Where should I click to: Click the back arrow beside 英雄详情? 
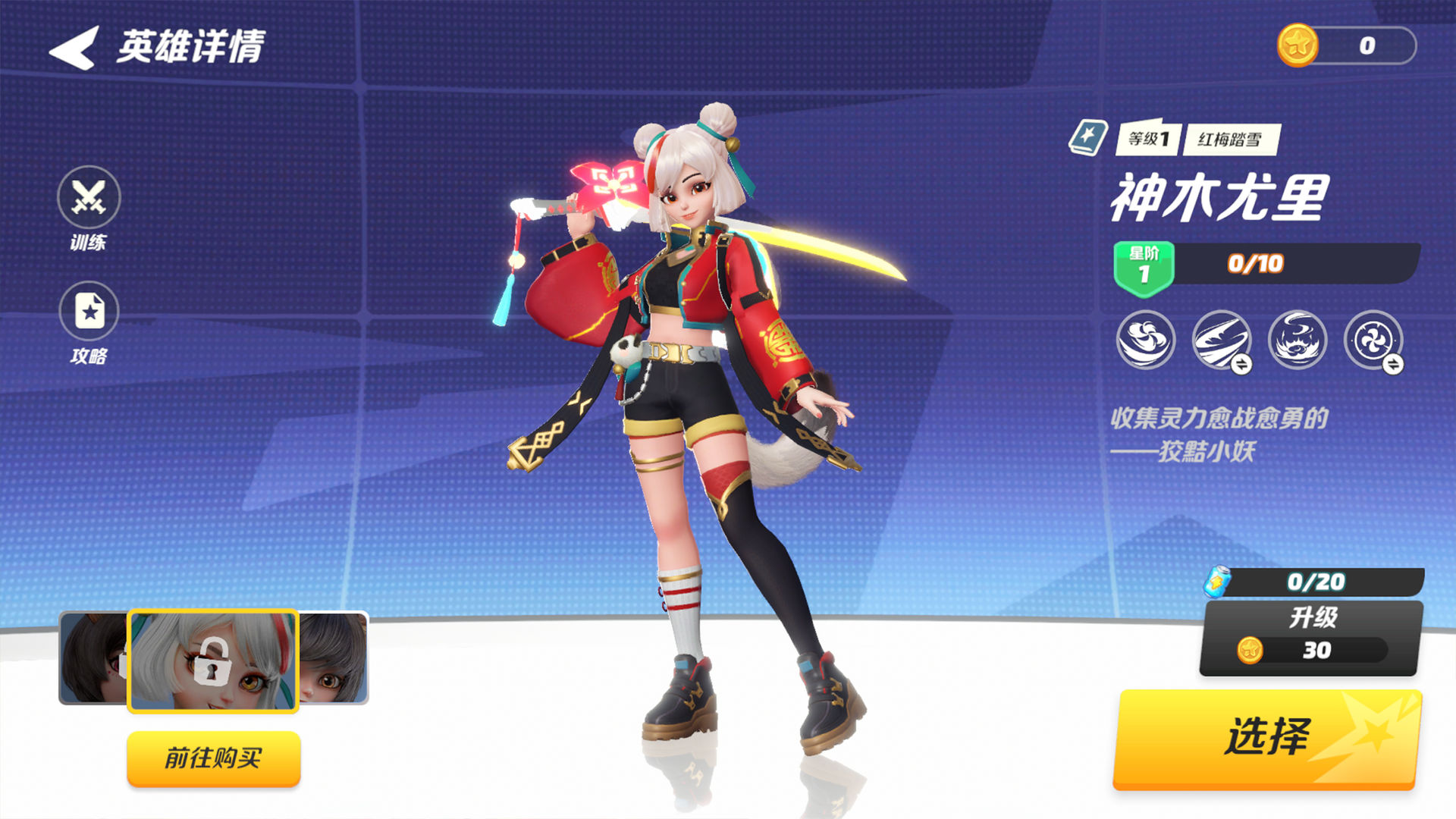[72, 47]
